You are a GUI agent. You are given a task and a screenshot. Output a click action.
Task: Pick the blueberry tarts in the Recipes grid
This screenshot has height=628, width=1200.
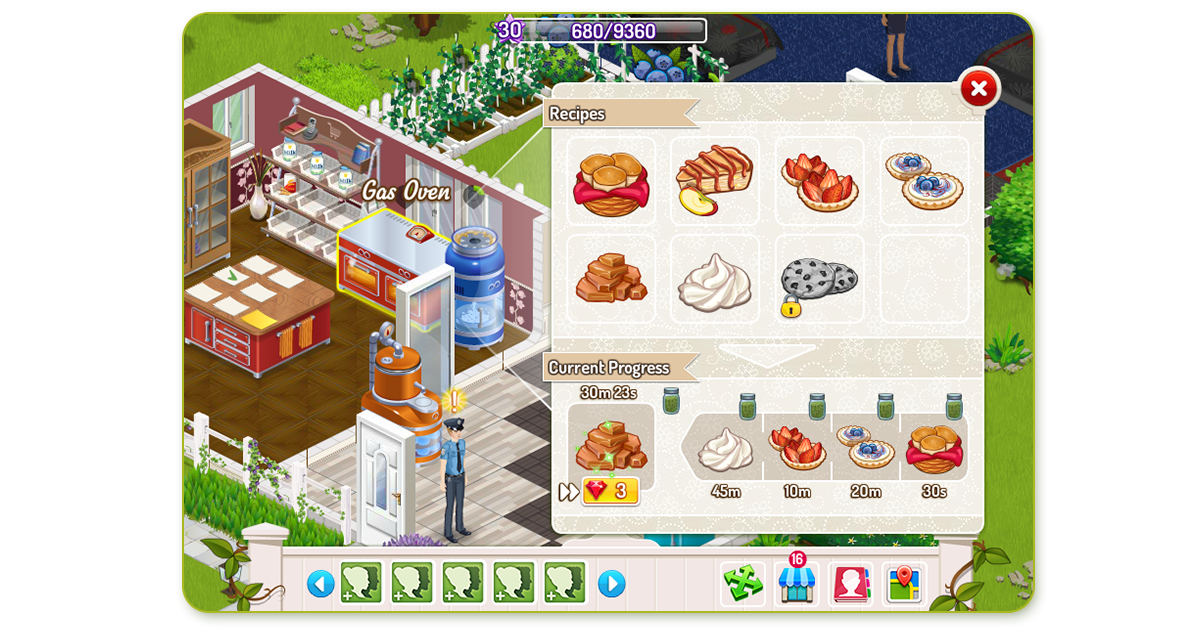click(924, 180)
